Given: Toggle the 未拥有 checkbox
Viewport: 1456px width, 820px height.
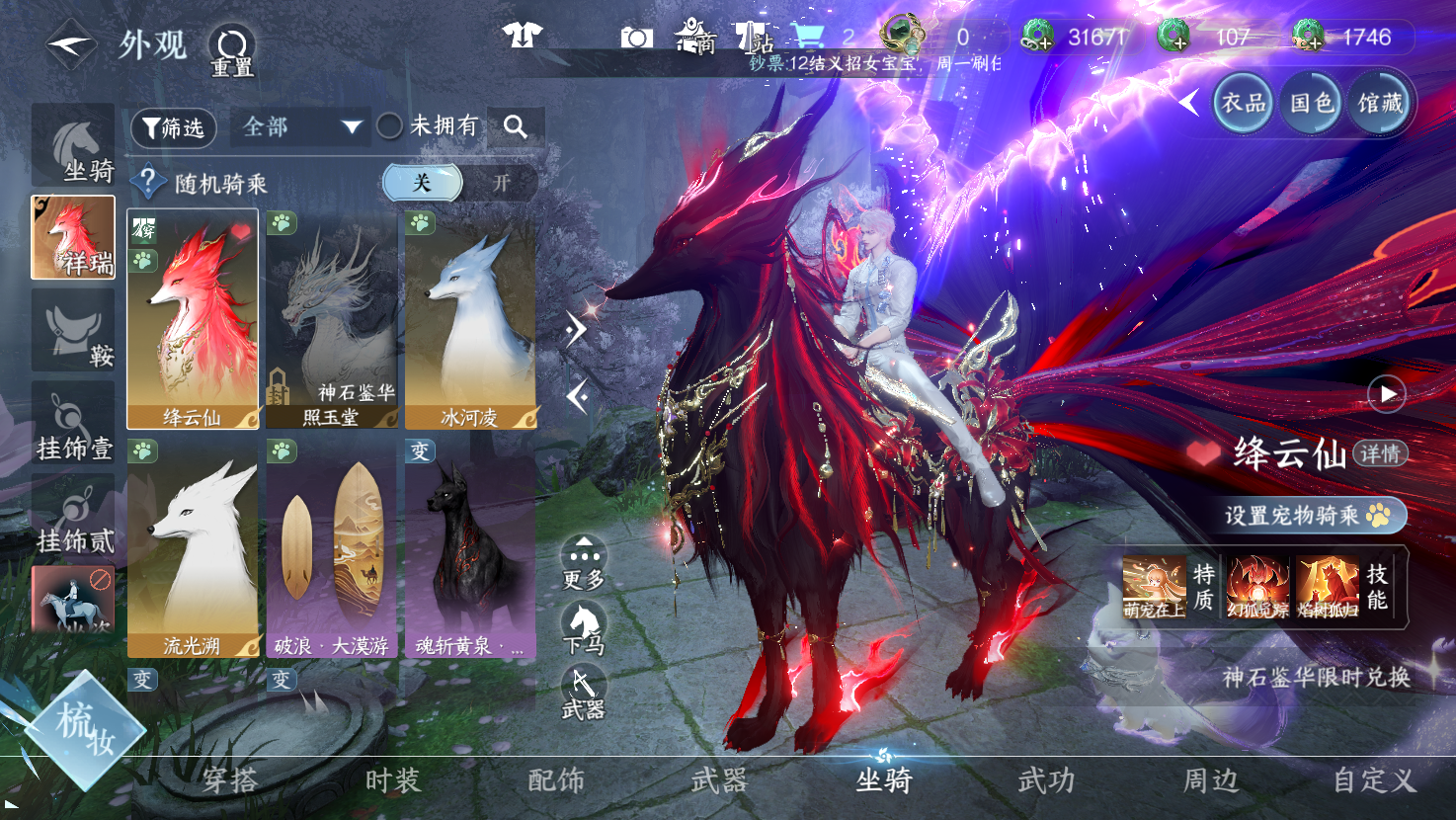Looking at the screenshot, I should 390,126.
